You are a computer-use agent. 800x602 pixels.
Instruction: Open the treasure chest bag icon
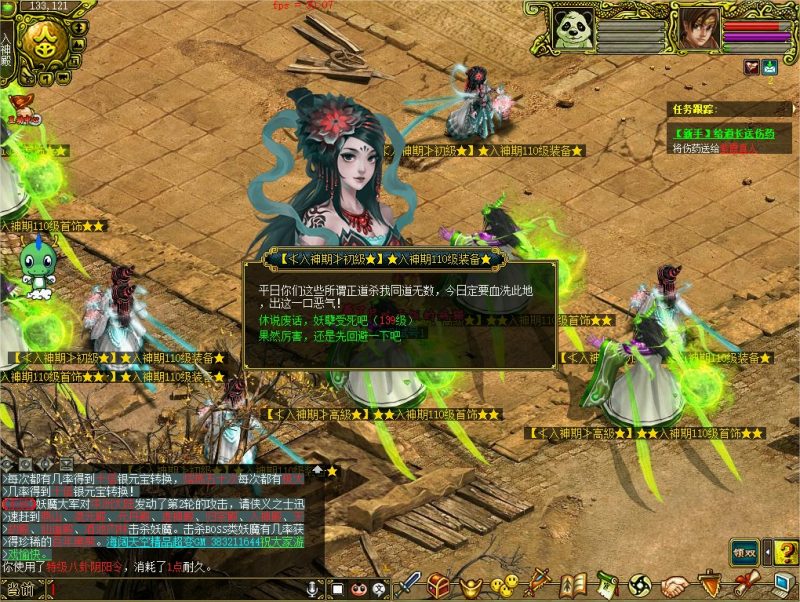(x=438, y=585)
